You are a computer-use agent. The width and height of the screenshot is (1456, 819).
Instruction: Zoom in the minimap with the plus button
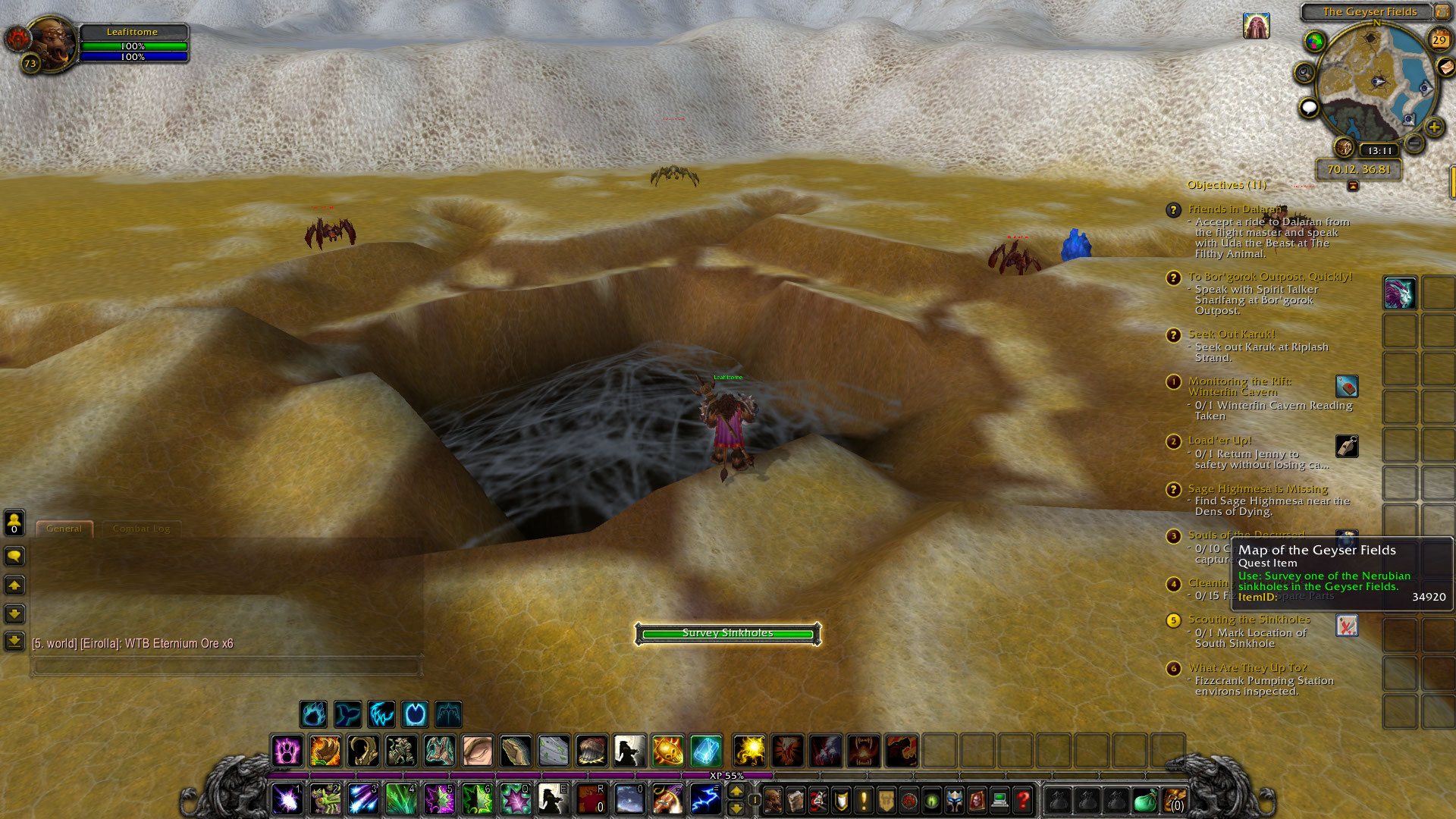[1433, 127]
